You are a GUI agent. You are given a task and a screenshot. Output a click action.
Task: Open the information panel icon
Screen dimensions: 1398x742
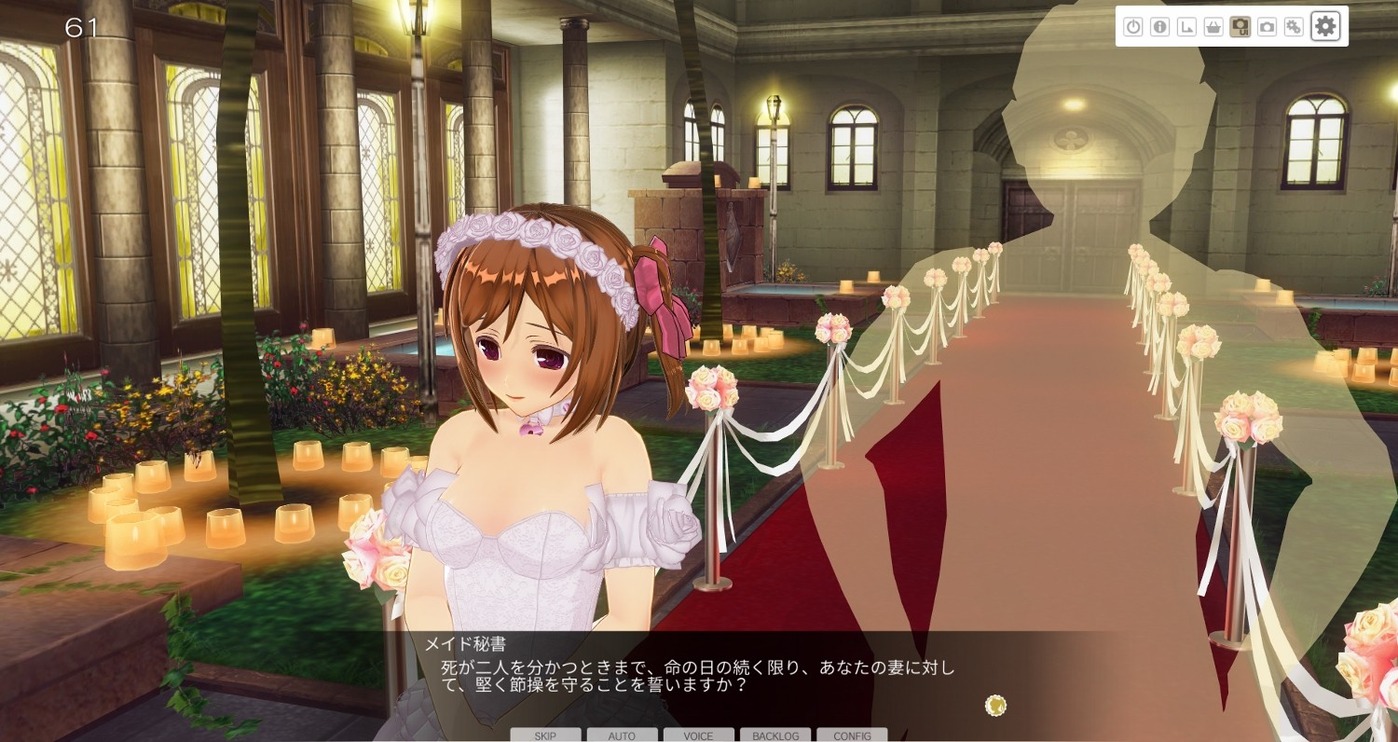[x=1160, y=26]
